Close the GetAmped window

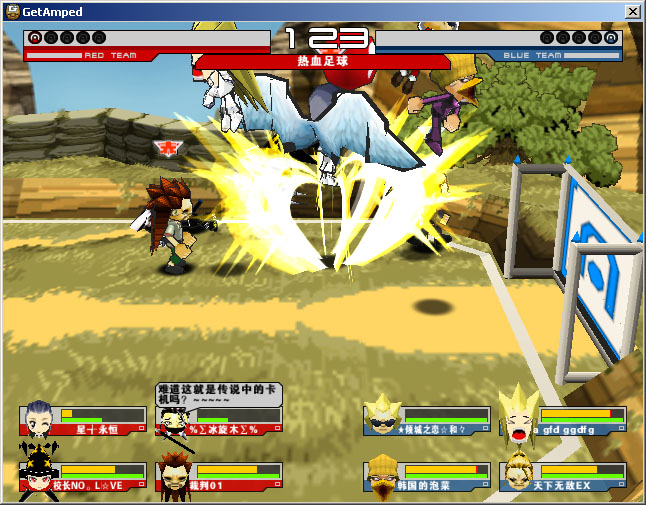[632, 11]
